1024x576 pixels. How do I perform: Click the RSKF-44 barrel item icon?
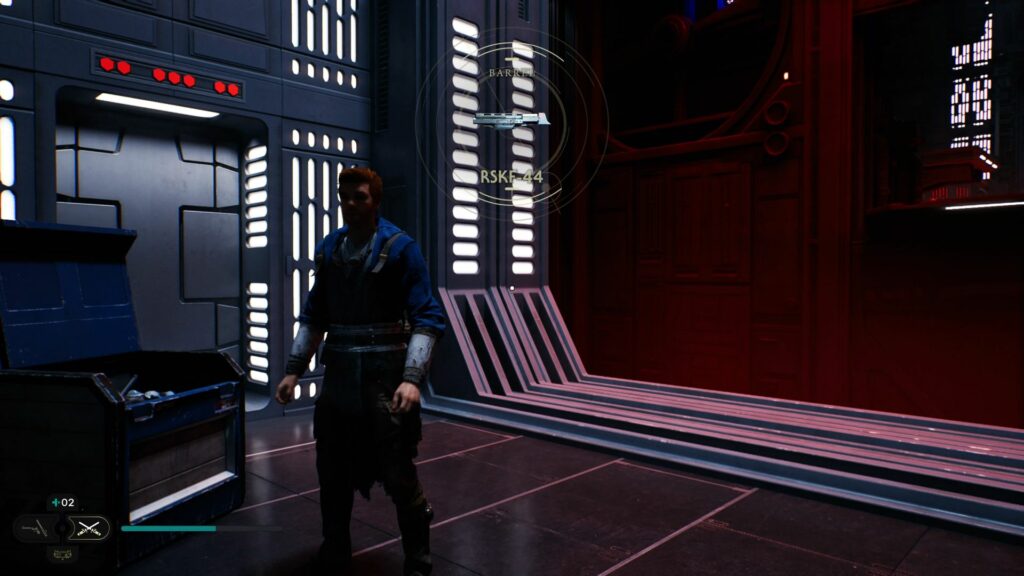(x=511, y=120)
